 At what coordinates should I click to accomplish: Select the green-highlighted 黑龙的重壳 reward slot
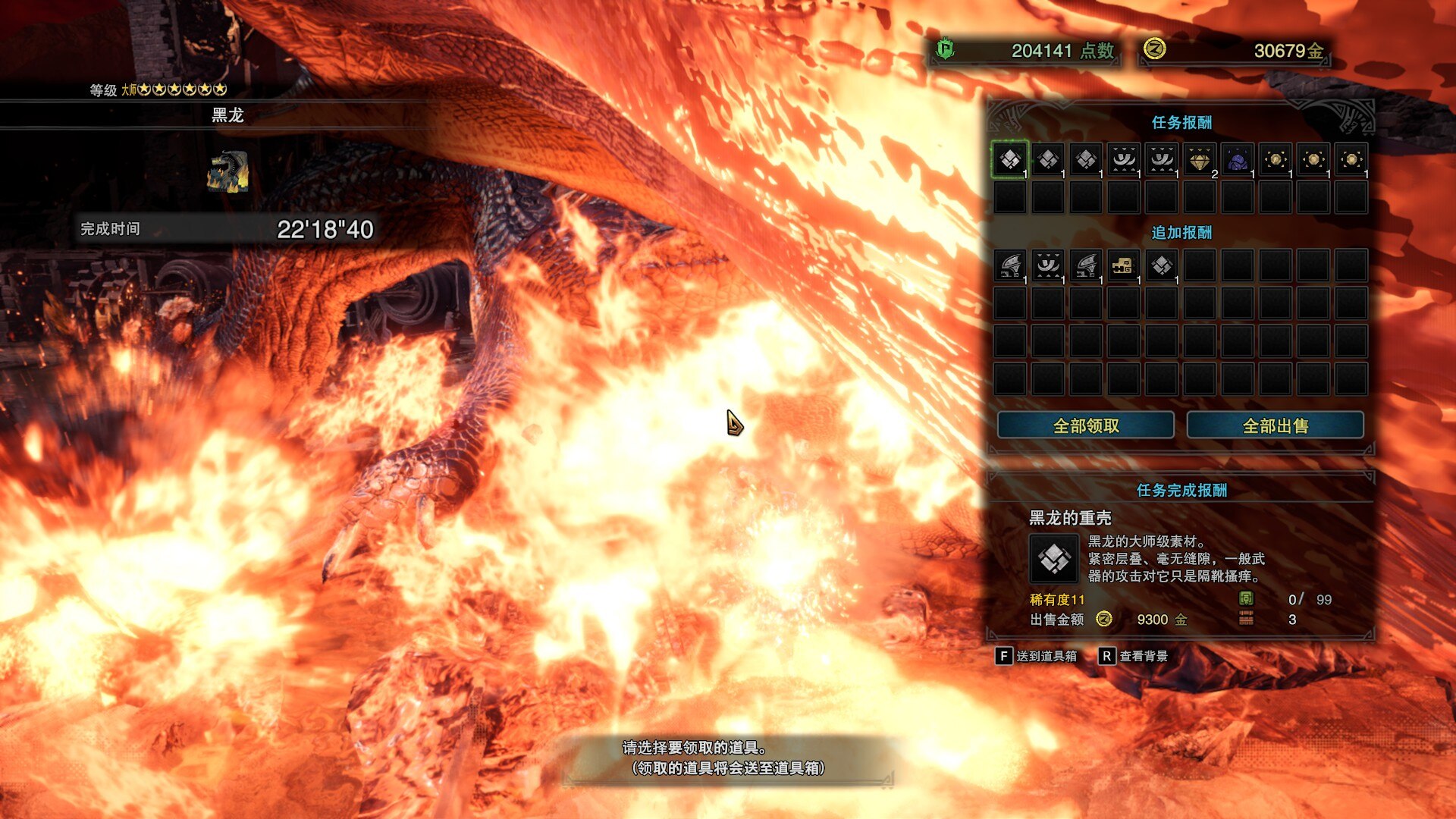[1010, 159]
